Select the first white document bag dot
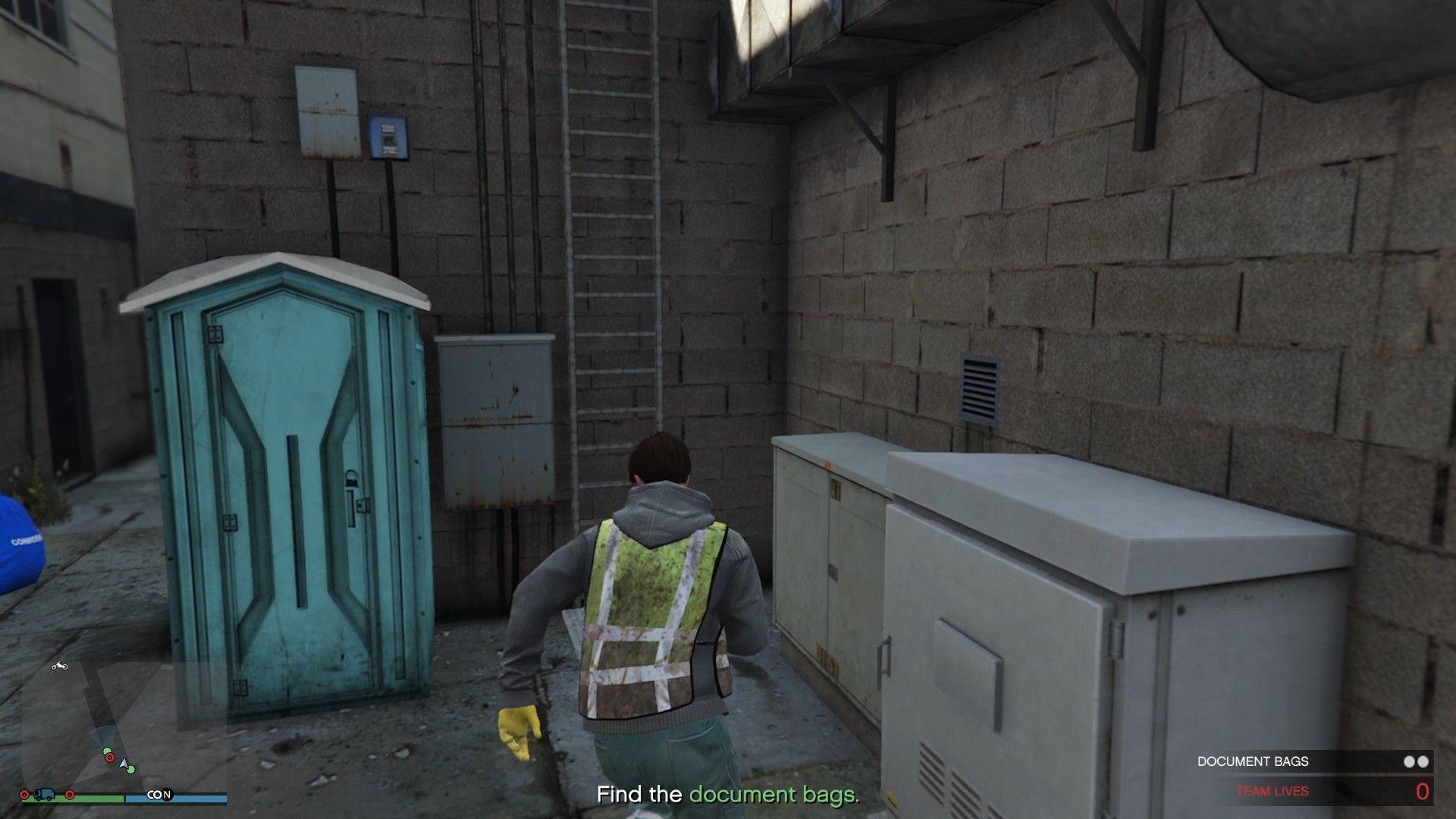This screenshot has width=1456, height=819. click(1410, 763)
